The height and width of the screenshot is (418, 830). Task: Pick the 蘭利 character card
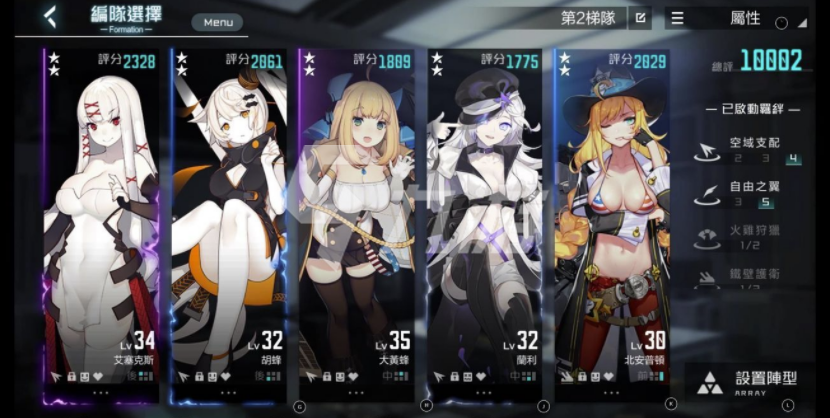(485, 220)
